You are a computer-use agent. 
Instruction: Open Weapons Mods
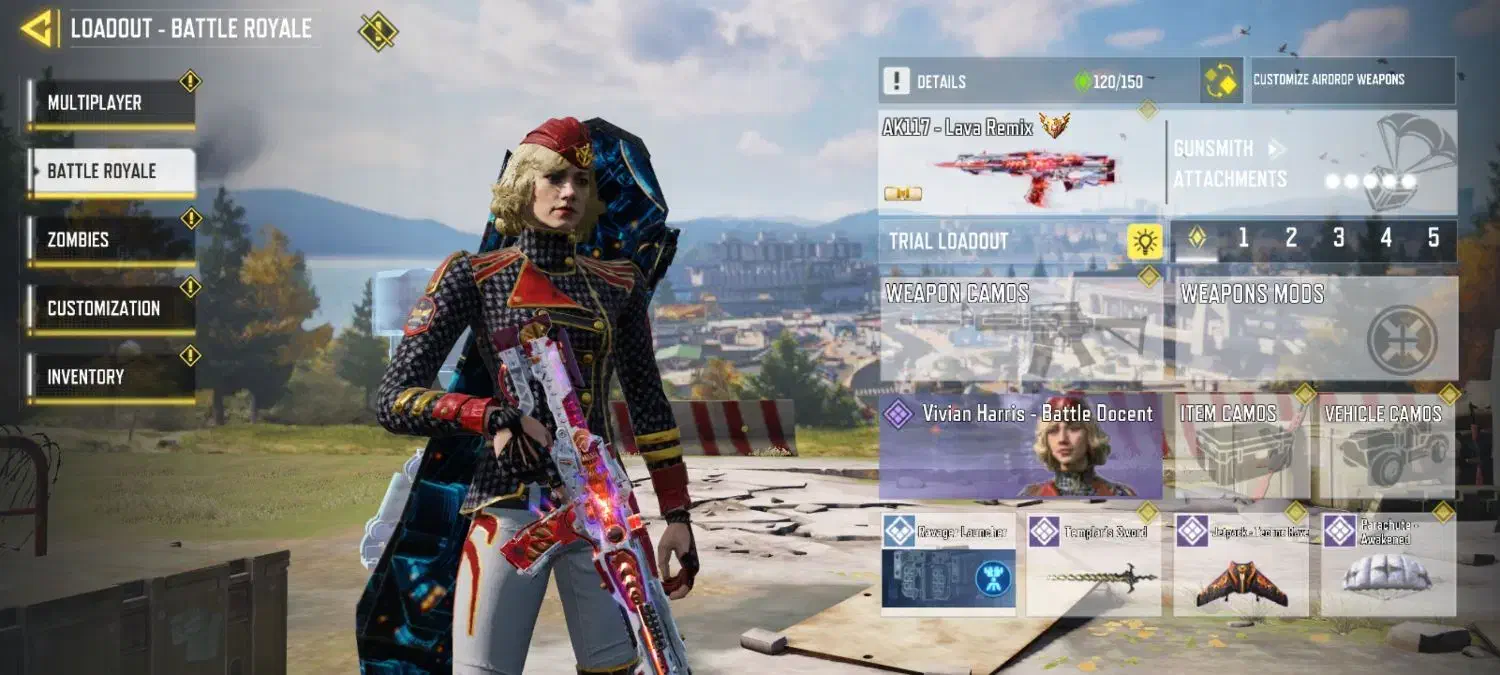1316,329
